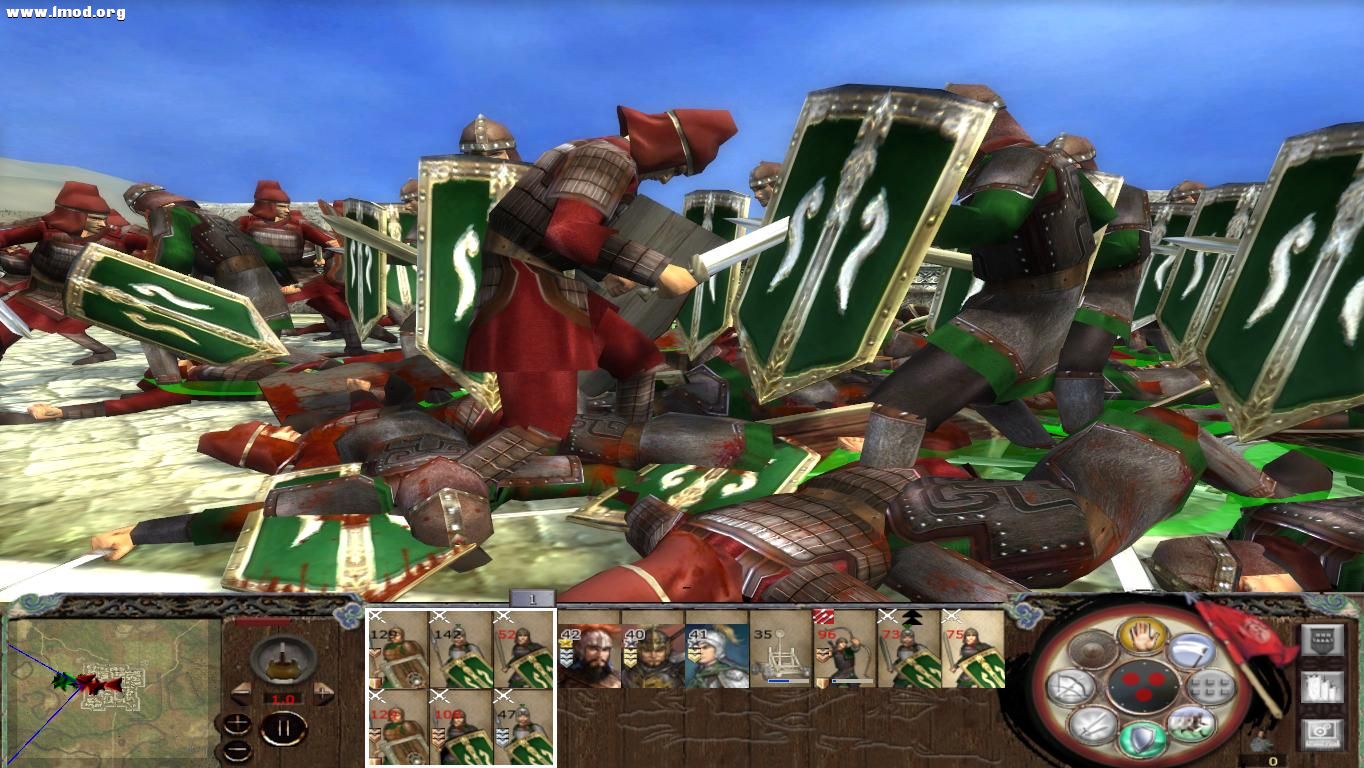The height and width of the screenshot is (768, 1364).
Task: Decrease battle speed with the left arrow
Action: point(240,695)
